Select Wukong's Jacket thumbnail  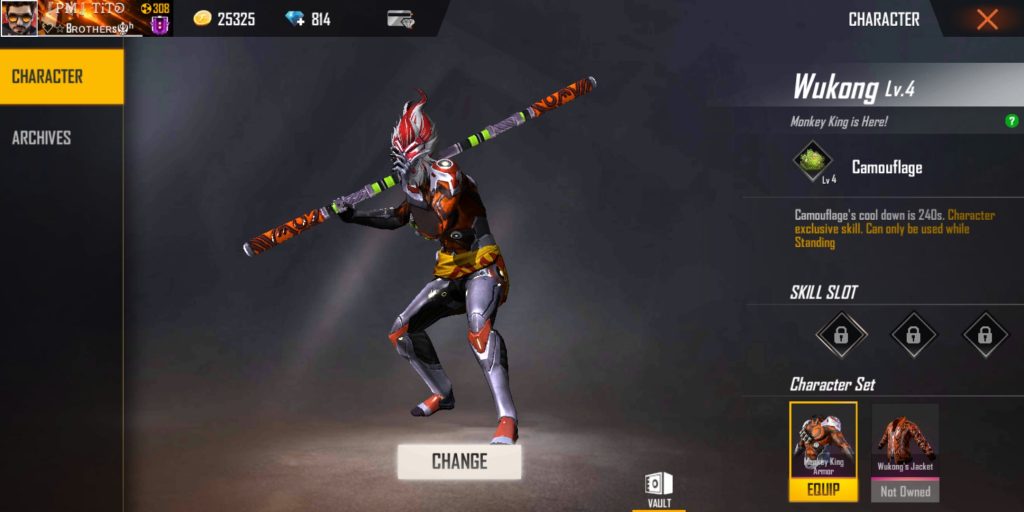coord(905,441)
